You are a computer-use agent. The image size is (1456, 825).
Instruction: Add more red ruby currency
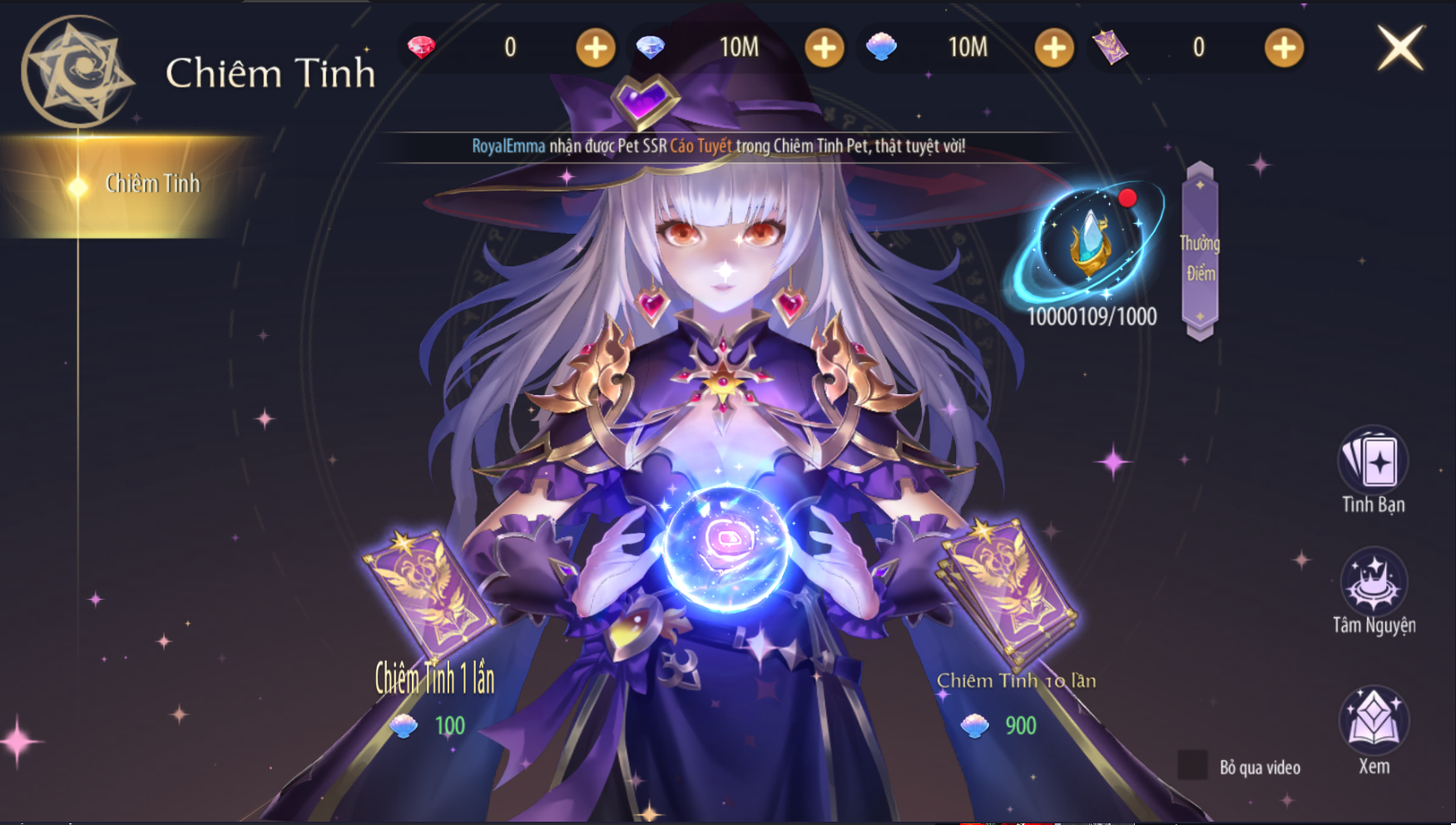(596, 48)
